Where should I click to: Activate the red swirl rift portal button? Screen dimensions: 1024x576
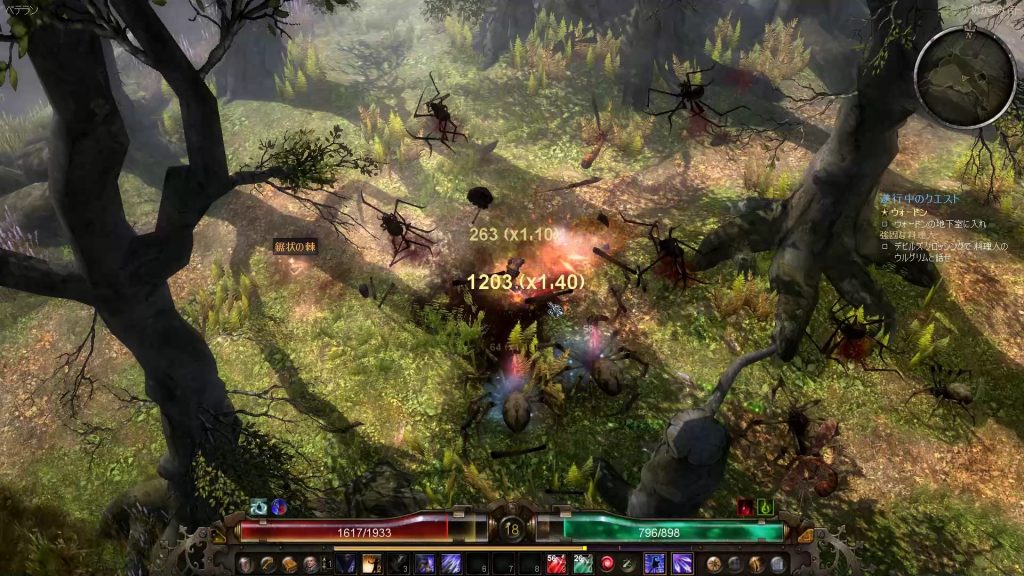click(x=607, y=564)
